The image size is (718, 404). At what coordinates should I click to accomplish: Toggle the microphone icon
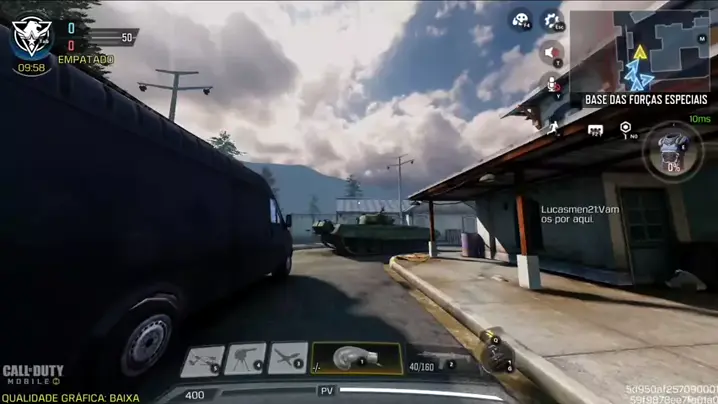(552, 84)
